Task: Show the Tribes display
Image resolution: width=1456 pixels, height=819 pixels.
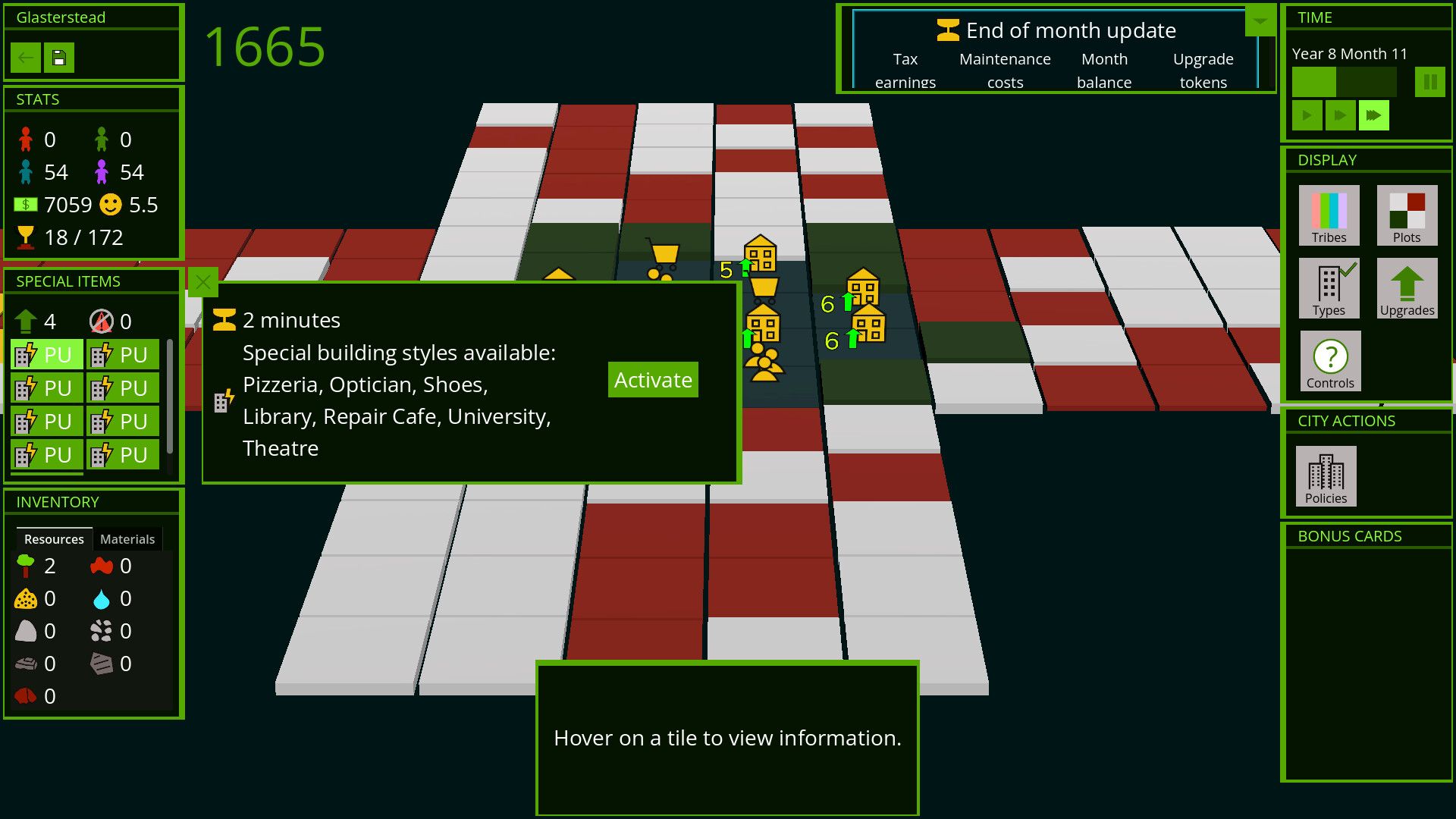Action: pos(1329,215)
